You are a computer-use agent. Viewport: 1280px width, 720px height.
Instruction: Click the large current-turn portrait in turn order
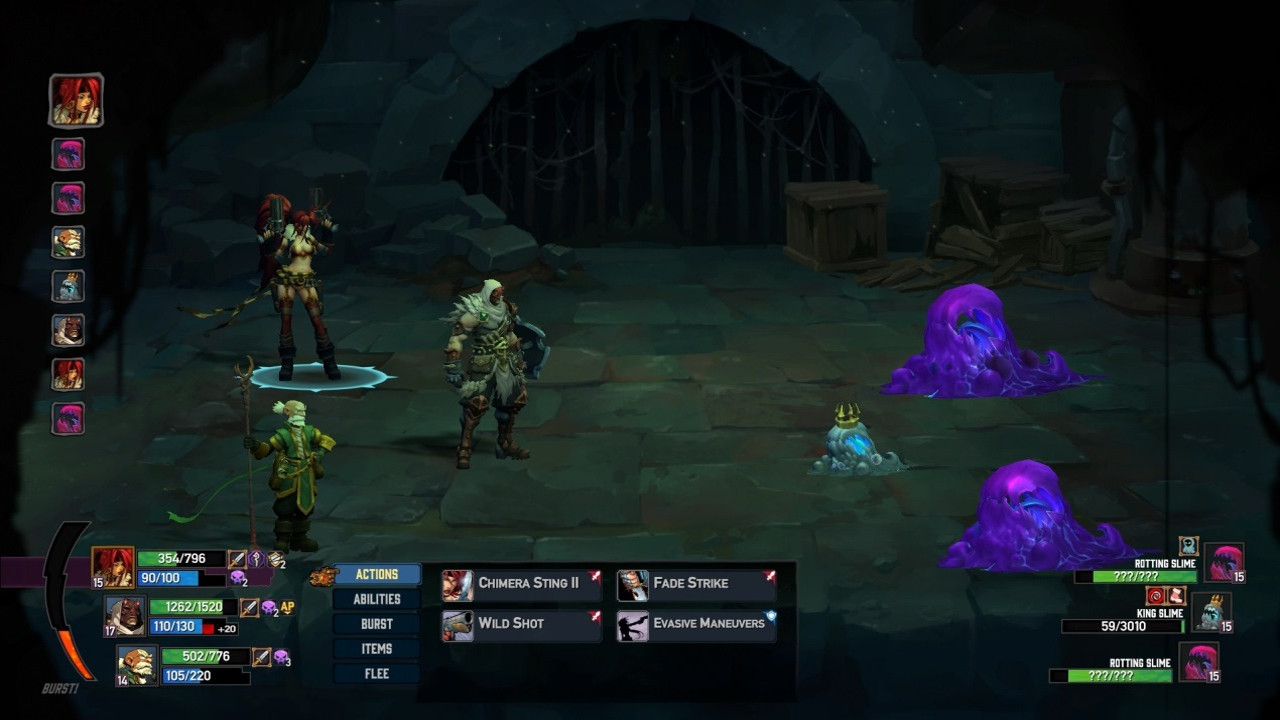click(x=76, y=100)
